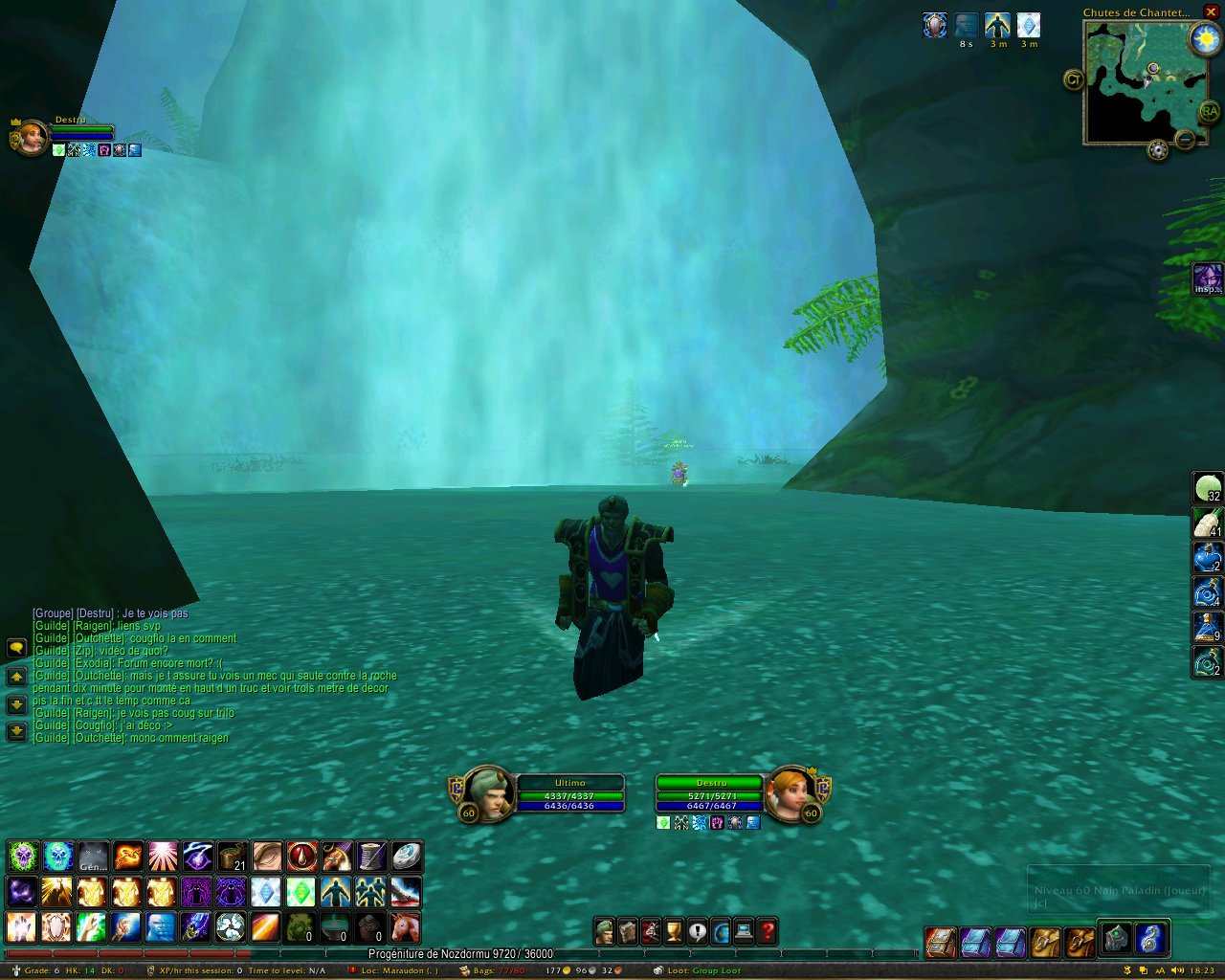Select Ultimo's player portrait

pos(487,793)
